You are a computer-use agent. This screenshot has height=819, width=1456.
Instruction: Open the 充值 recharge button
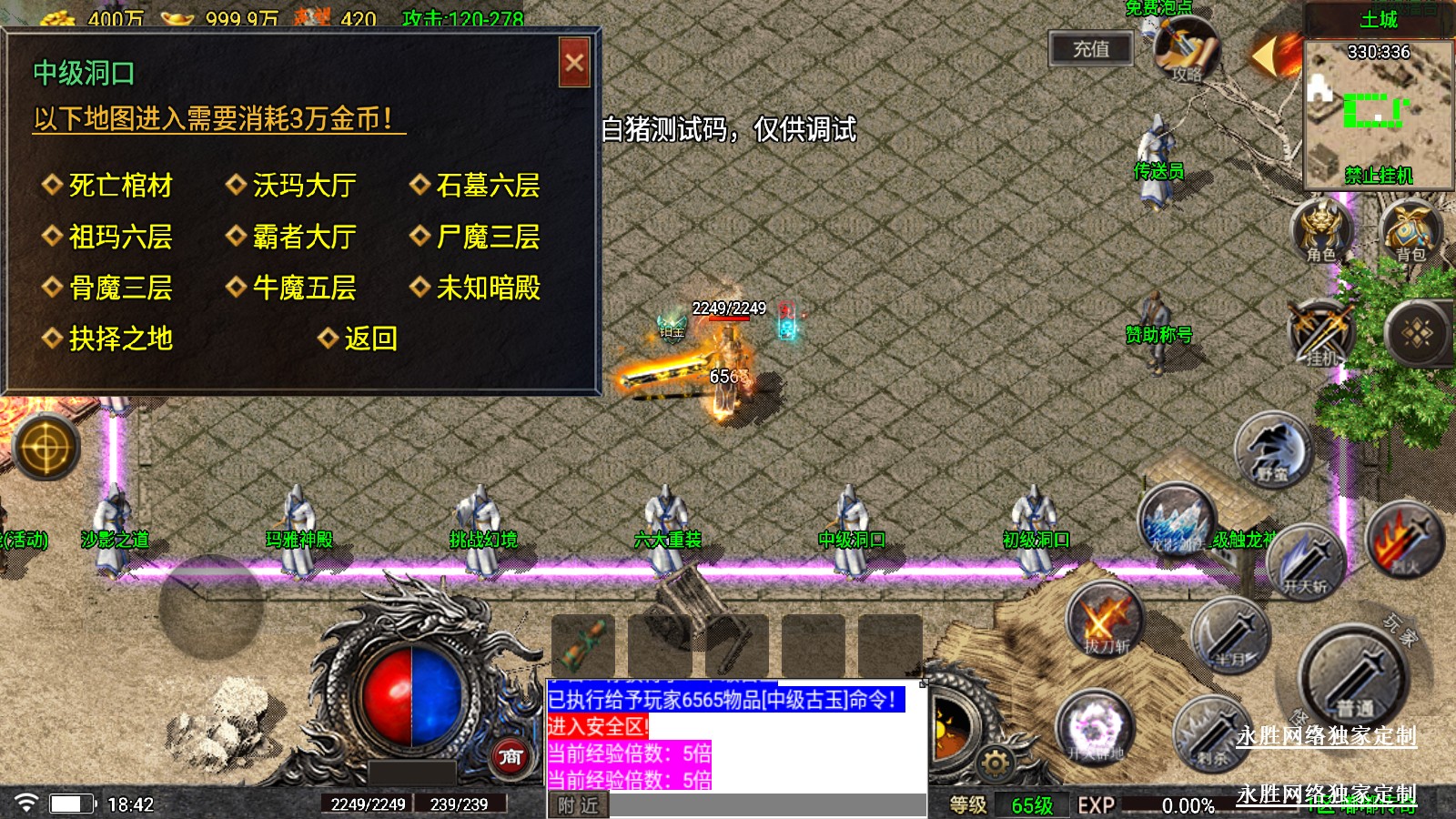pos(1090,49)
